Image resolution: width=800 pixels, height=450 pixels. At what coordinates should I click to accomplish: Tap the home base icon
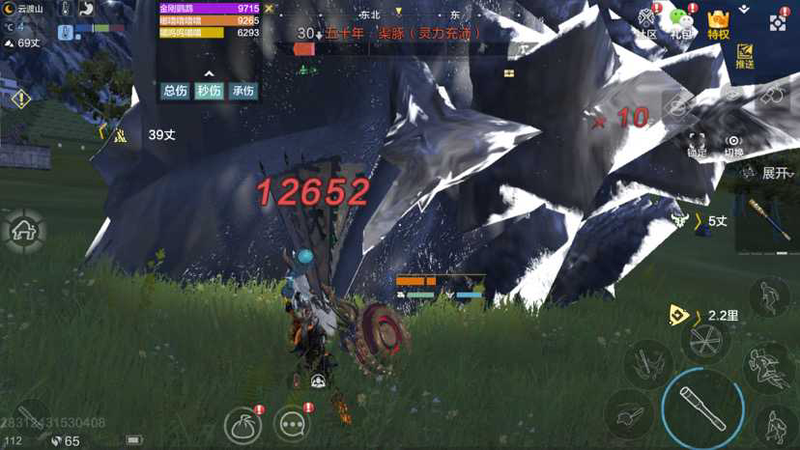pyautogui.click(x=22, y=231)
